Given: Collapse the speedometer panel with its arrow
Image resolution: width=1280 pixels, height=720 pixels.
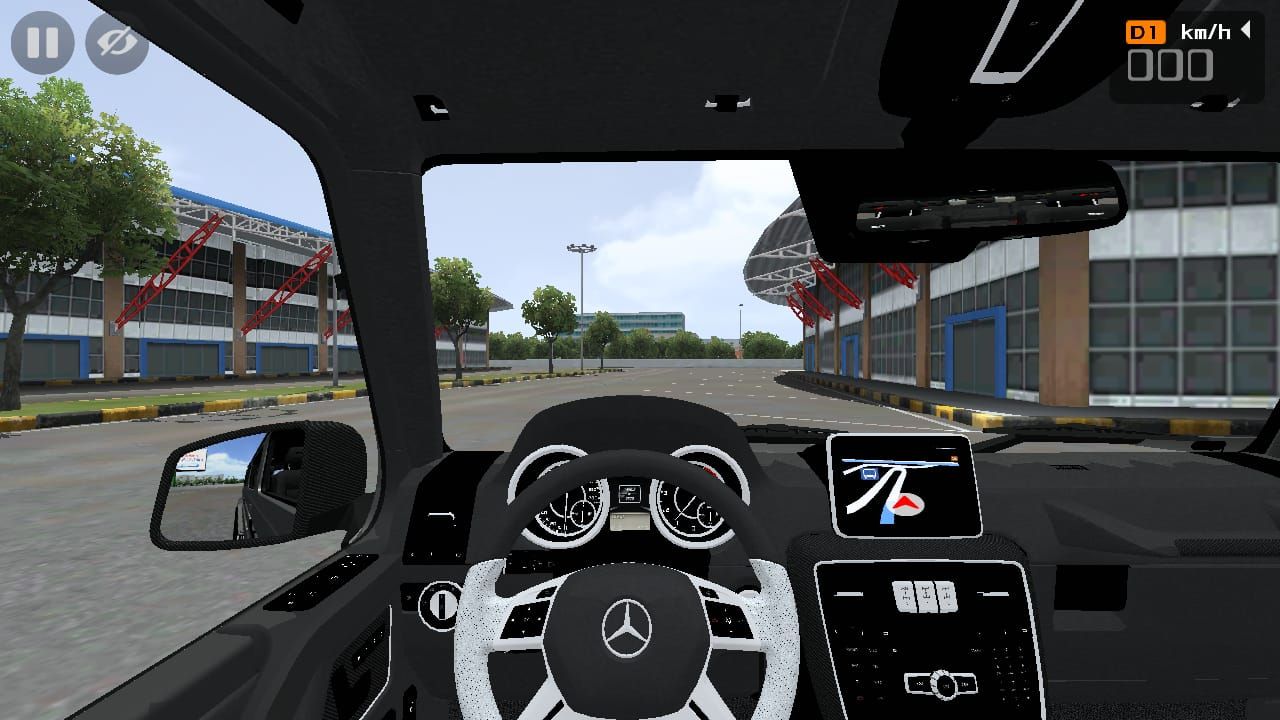Looking at the screenshot, I should (x=1244, y=31).
